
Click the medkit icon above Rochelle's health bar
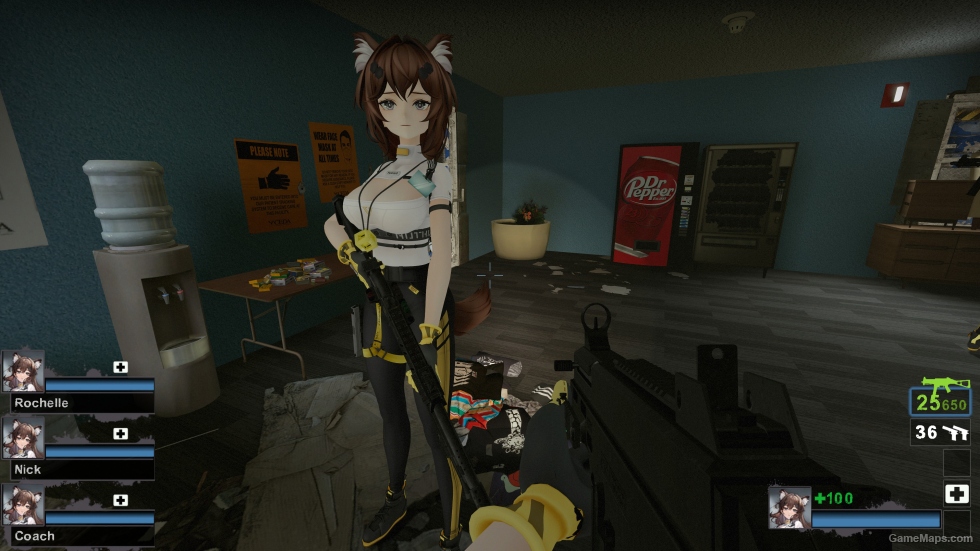[x=121, y=367]
